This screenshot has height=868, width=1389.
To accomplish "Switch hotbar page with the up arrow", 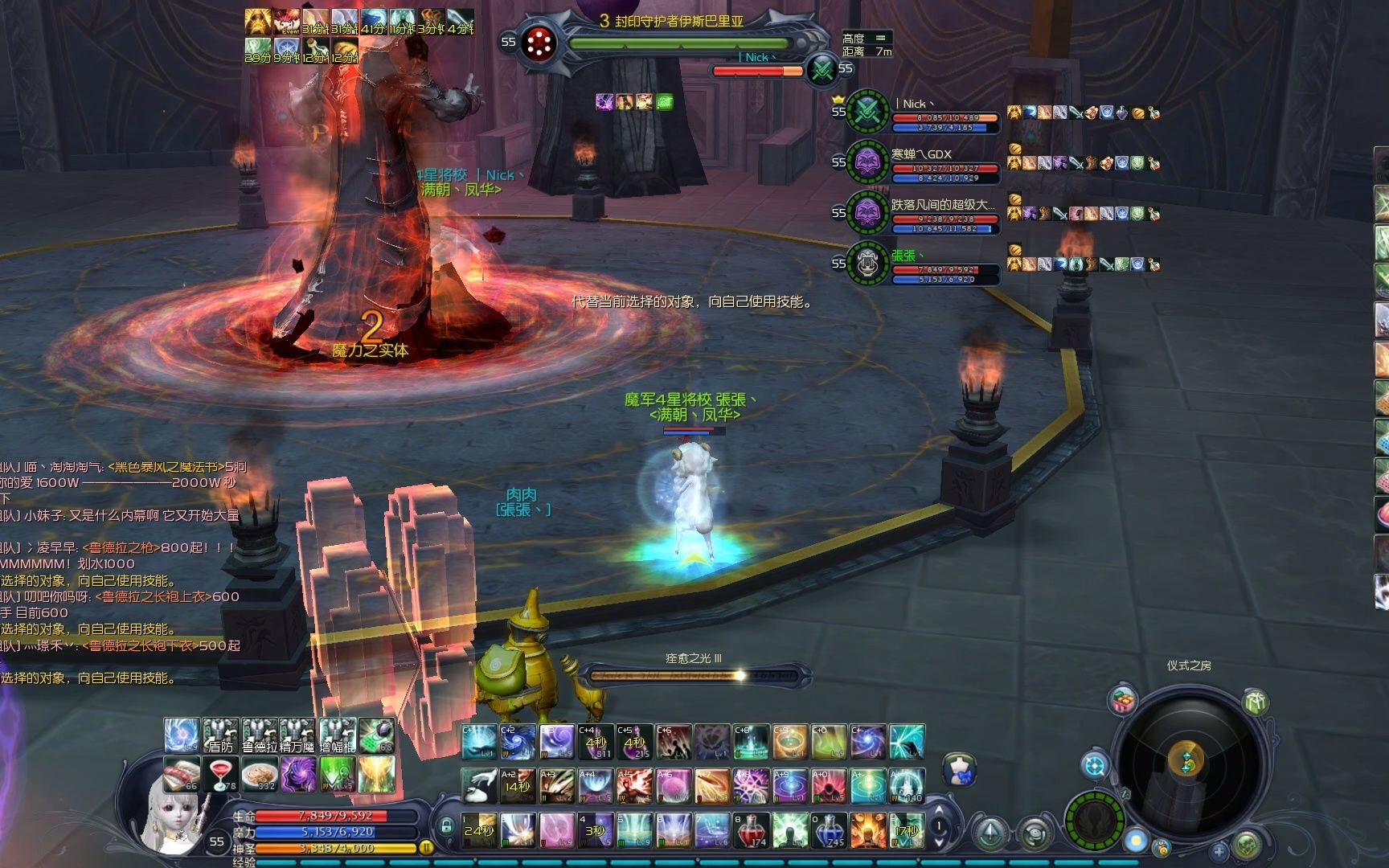I will (x=939, y=812).
